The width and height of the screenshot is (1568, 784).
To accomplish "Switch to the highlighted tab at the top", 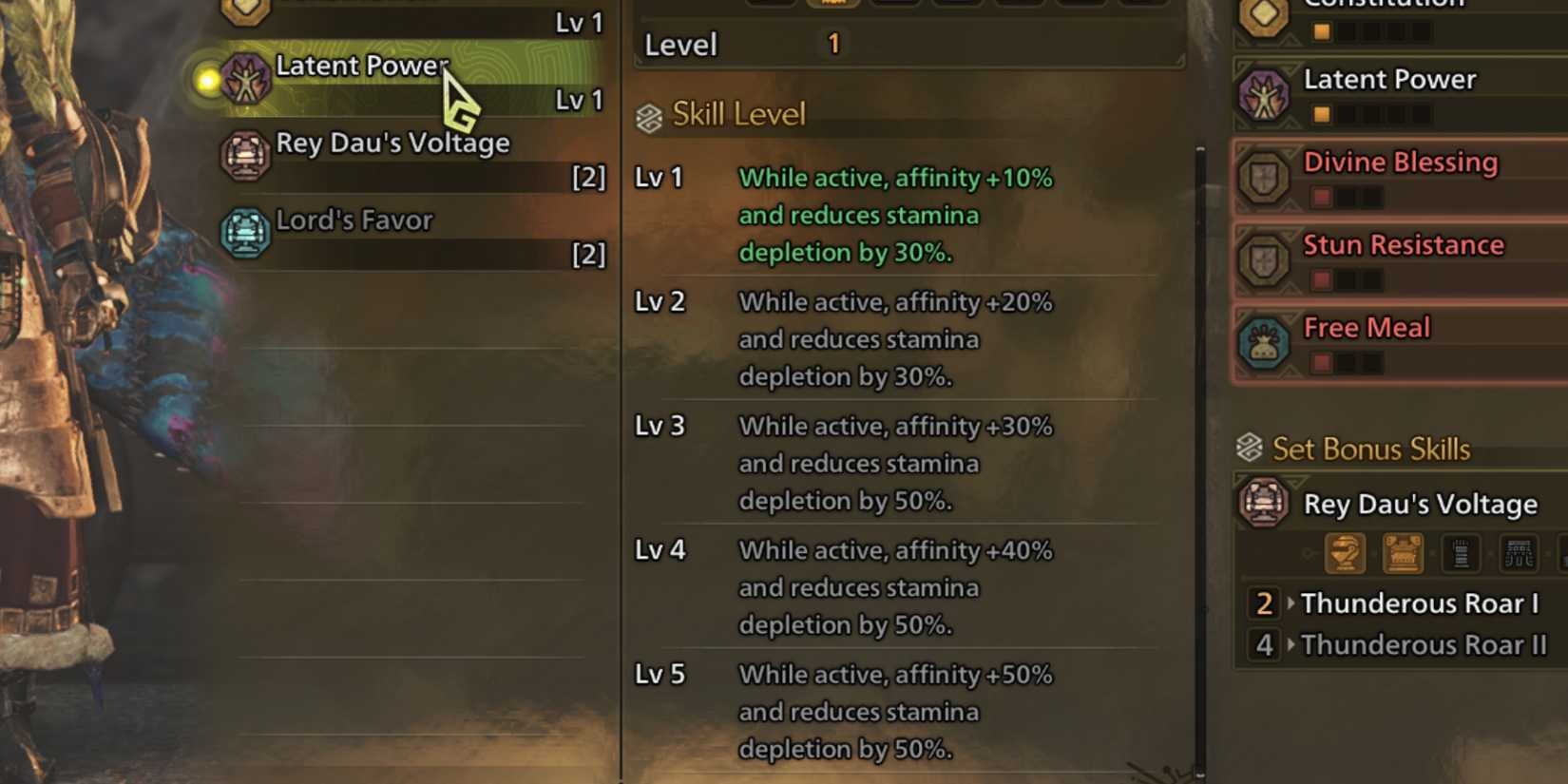I will click(833, 5).
